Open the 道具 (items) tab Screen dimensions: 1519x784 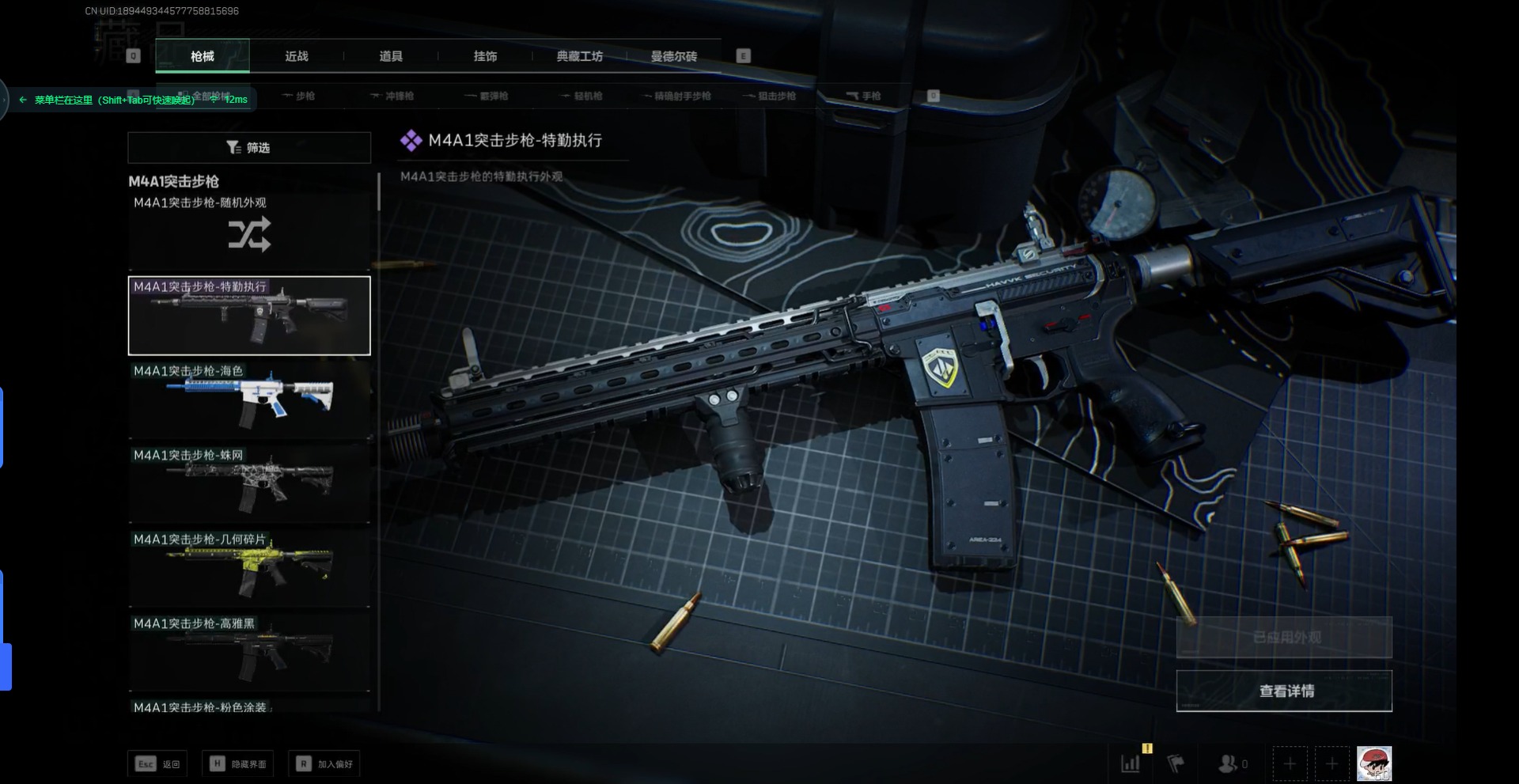pos(391,56)
